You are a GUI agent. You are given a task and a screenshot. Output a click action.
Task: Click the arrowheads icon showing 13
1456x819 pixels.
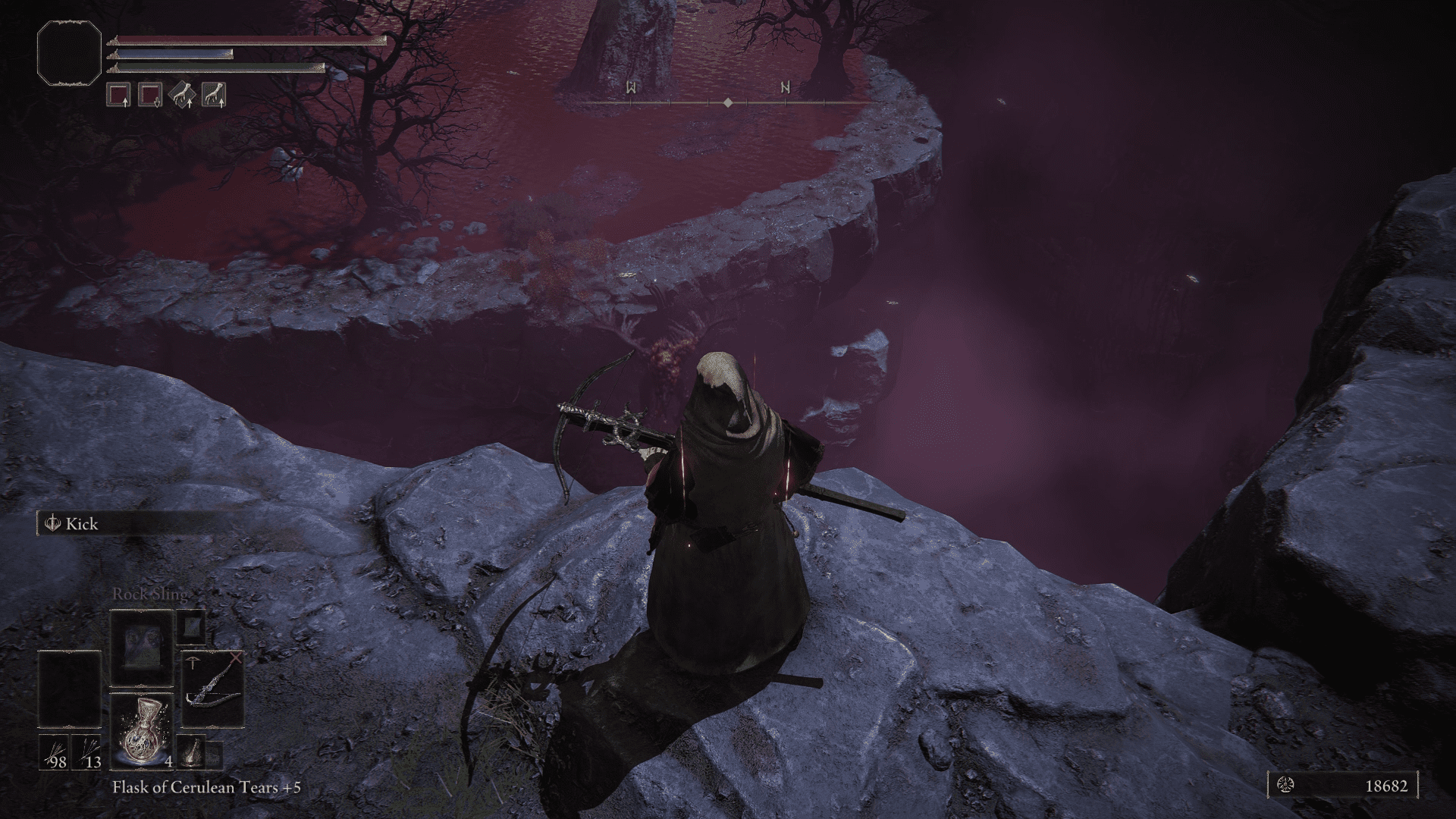coord(86,752)
